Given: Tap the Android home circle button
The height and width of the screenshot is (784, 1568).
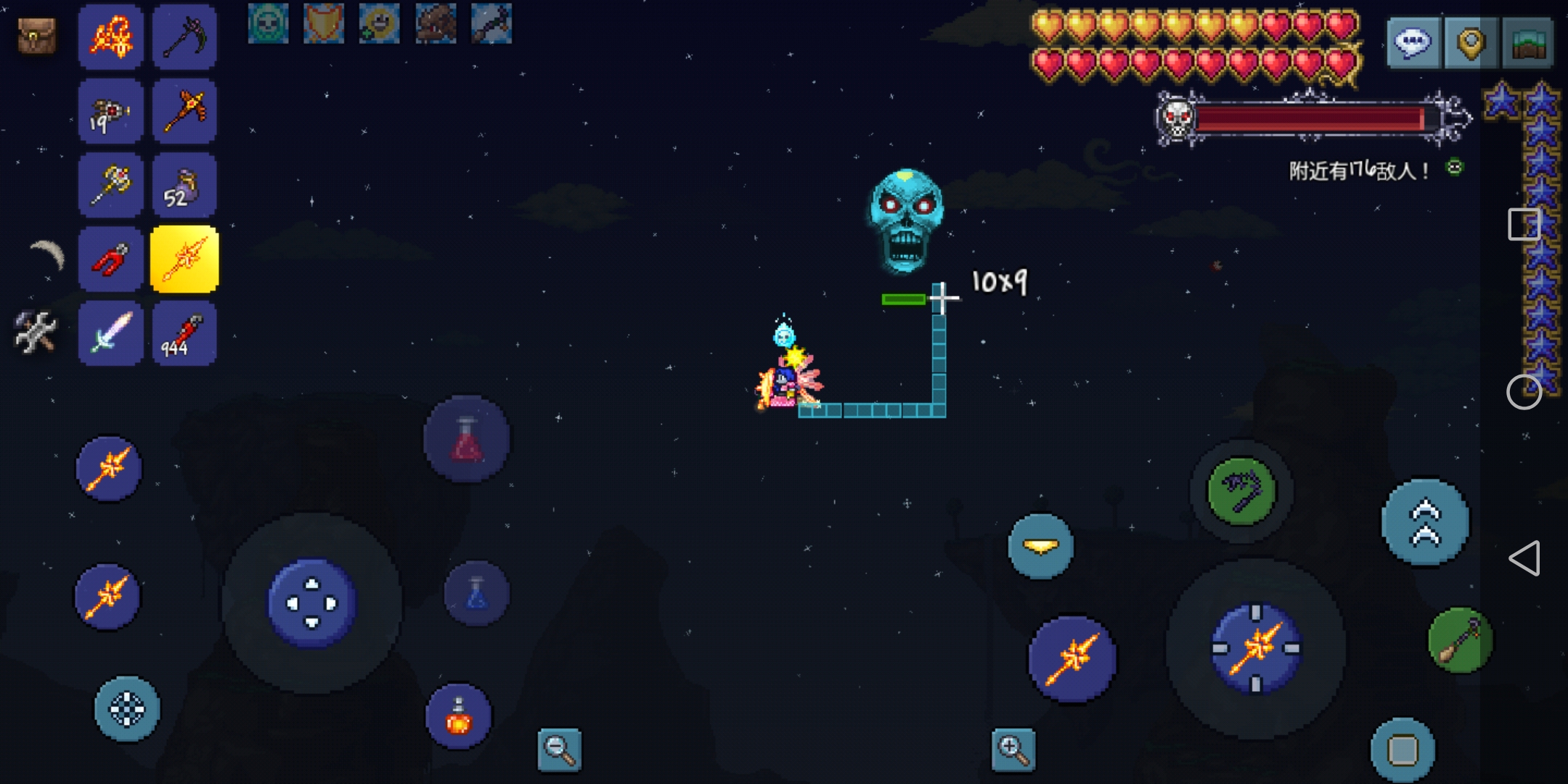Looking at the screenshot, I should click(x=1524, y=393).
